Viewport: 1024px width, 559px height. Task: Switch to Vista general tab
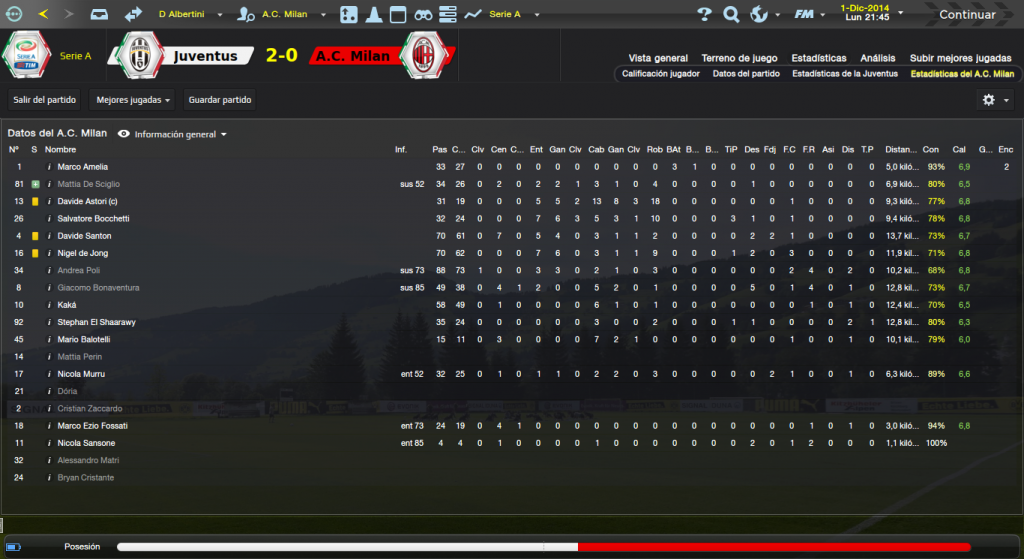[658, 58]
